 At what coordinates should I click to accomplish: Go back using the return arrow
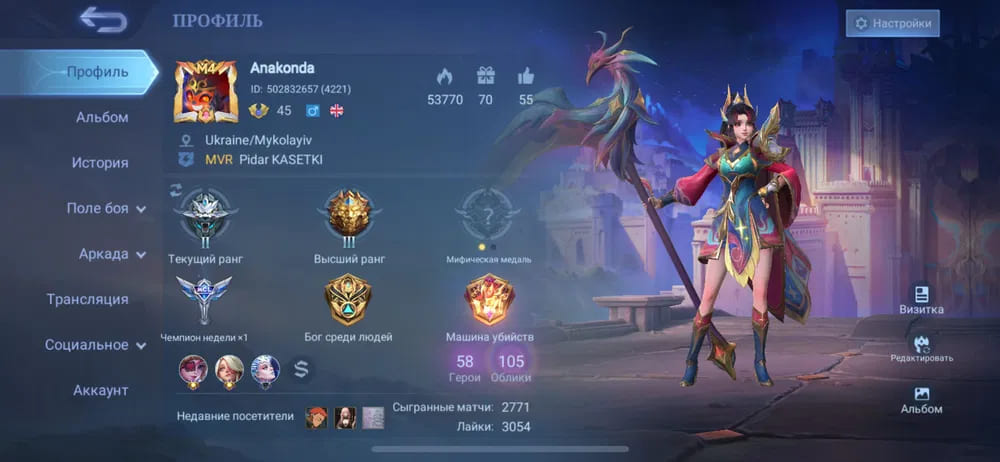[103, 20]
